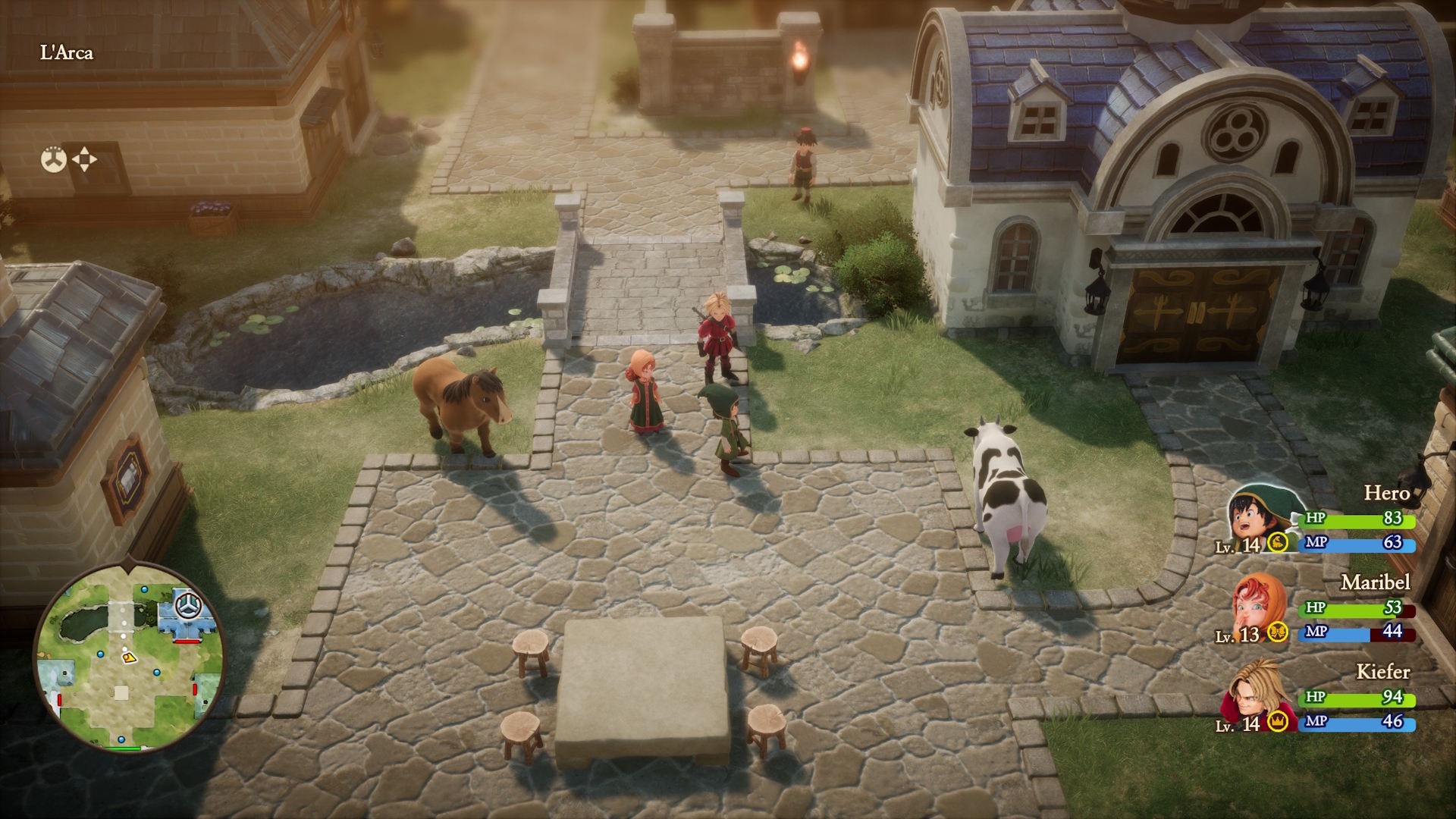
Task: Click the d-pad movement icon top-left
Action: pos(84,160)
